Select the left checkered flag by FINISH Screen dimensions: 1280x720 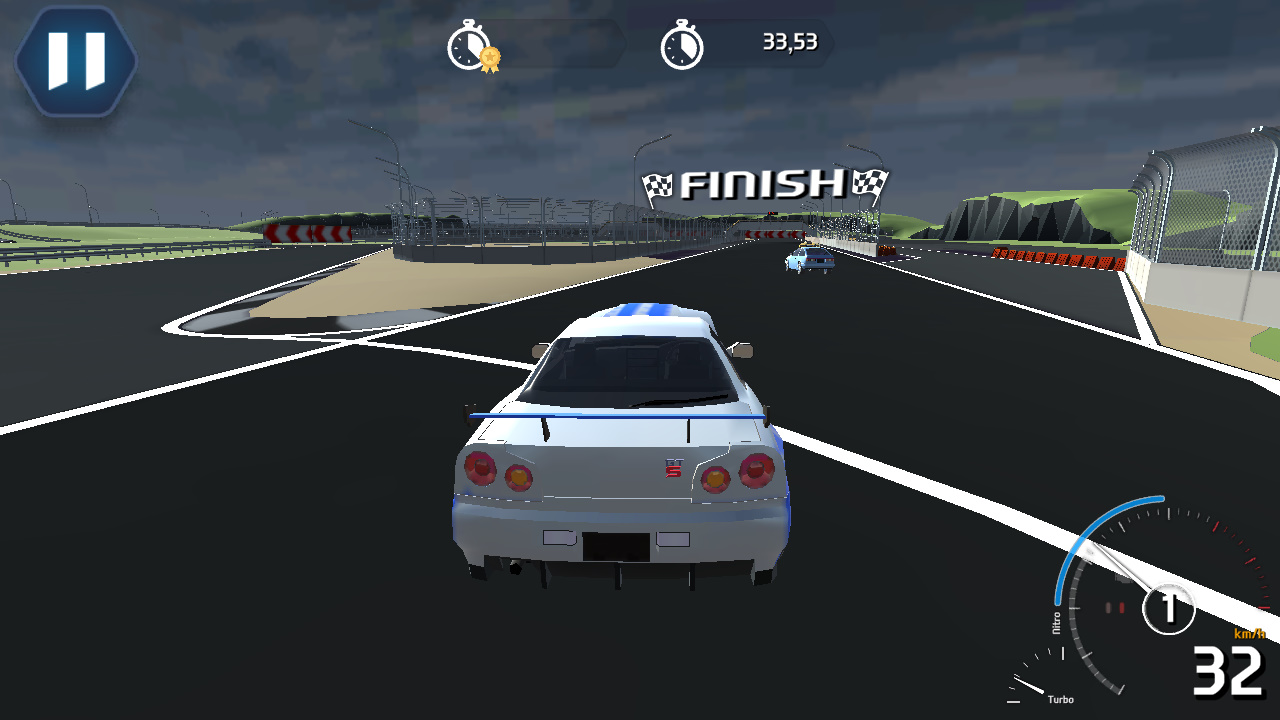coord(658,184)
